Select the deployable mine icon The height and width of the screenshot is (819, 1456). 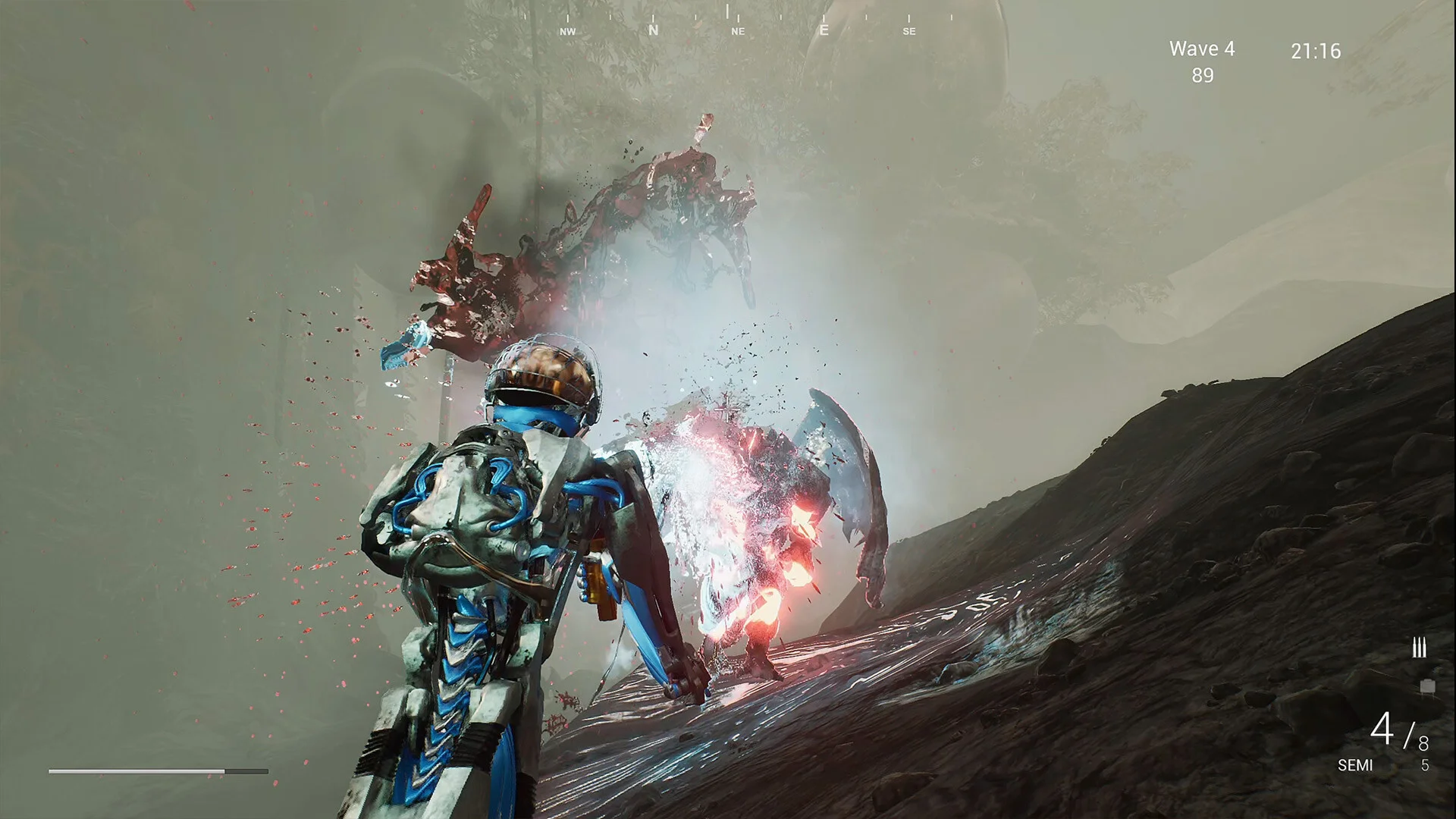(x=1427, y=686)
